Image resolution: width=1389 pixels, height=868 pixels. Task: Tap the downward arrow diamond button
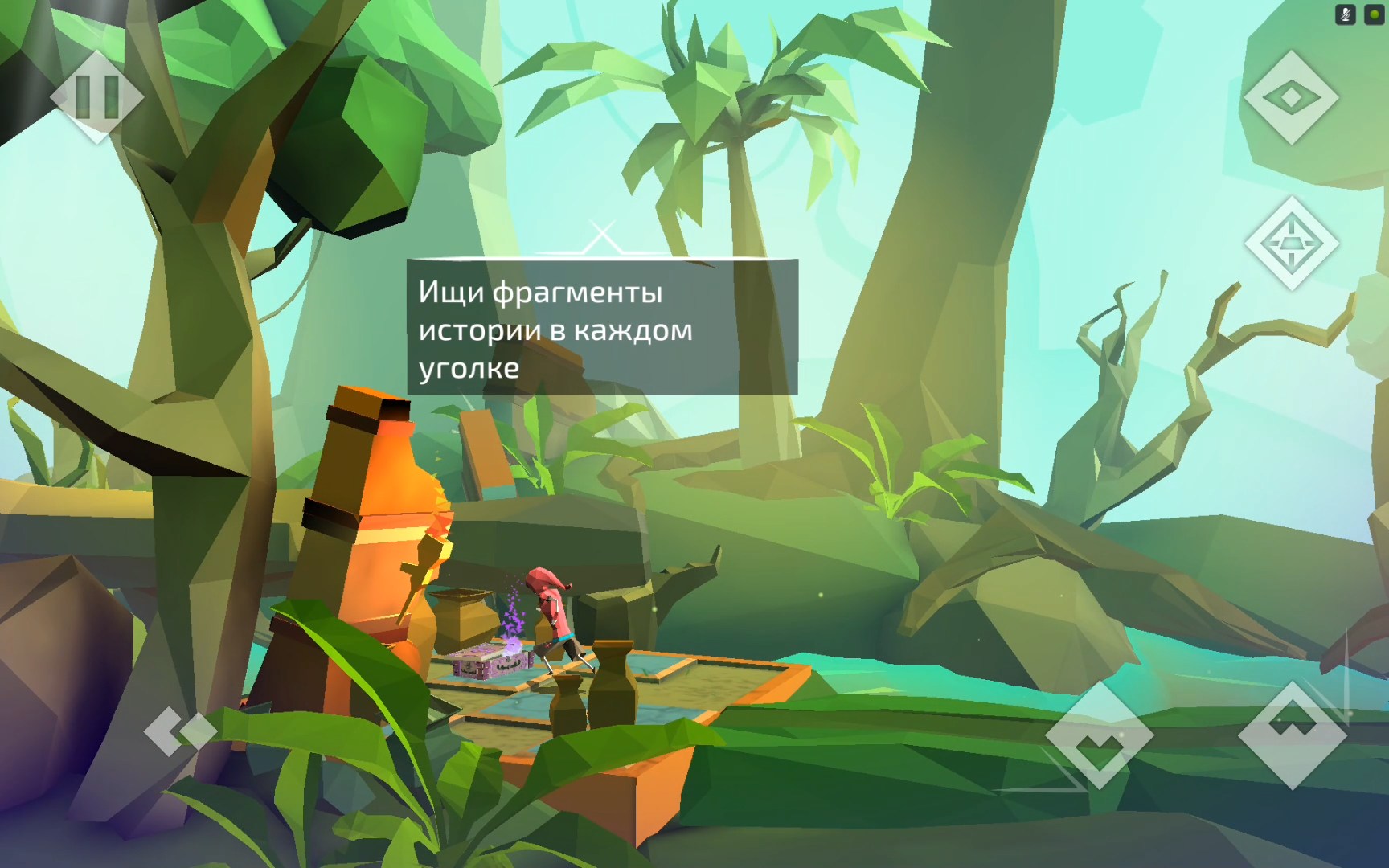coord(1099,735)
